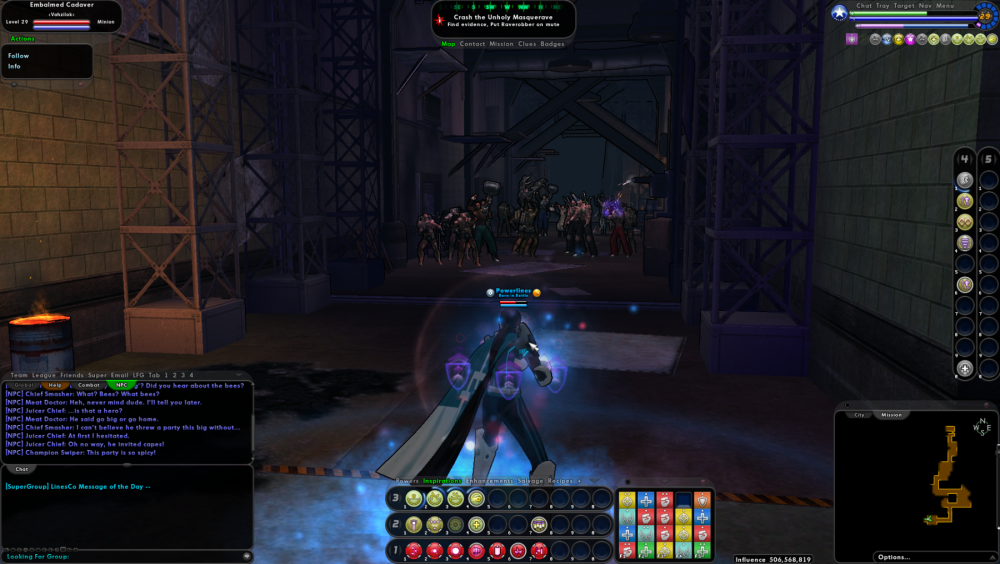Select the Combat chat tab
This screenshot has width=1000, height=564.
89,385
